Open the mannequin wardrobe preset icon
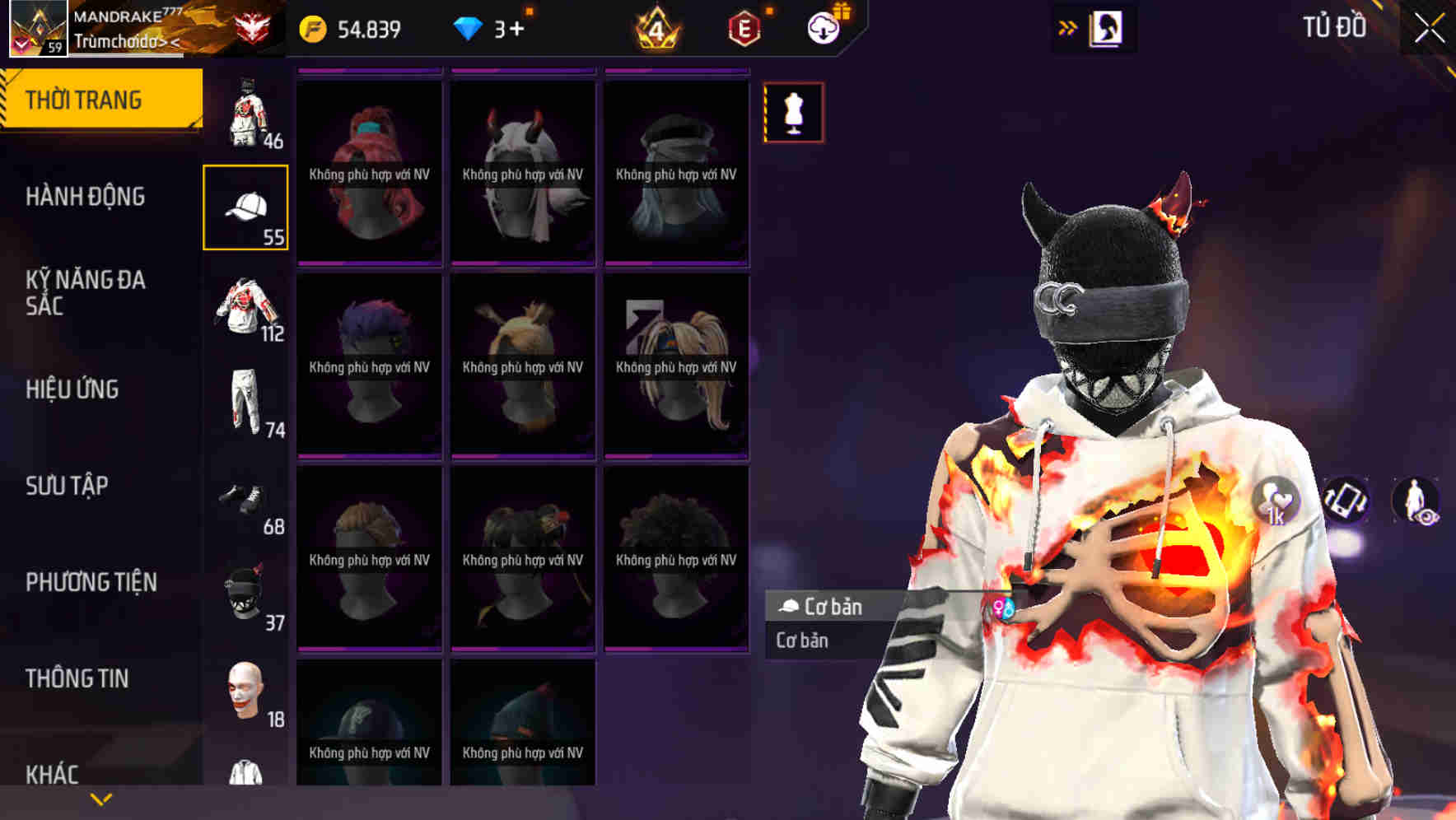Image resolution: width=1456 pixels, height=820 pixels. point(793,113)
